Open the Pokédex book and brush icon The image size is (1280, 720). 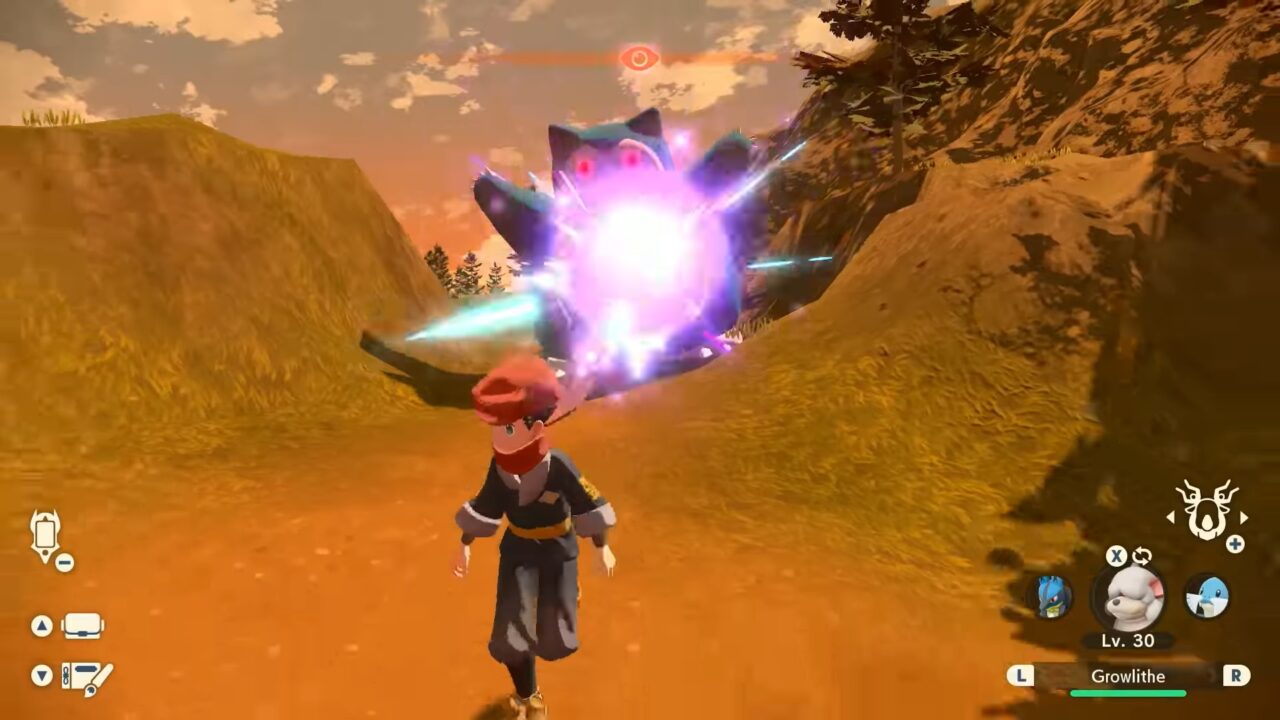click(x=87, y=677)
